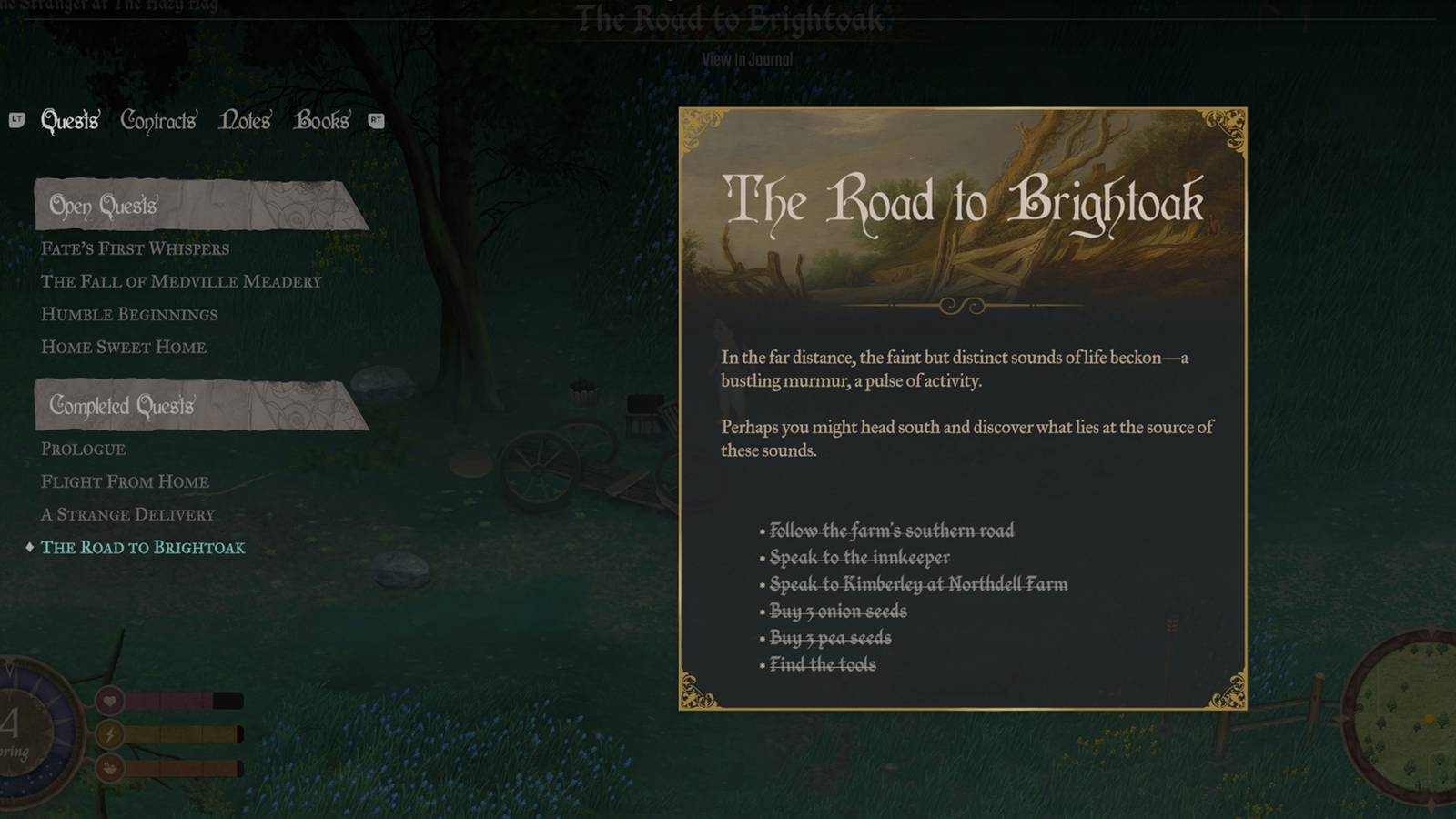Click the RT shoulder button icon

coord(374,120)
